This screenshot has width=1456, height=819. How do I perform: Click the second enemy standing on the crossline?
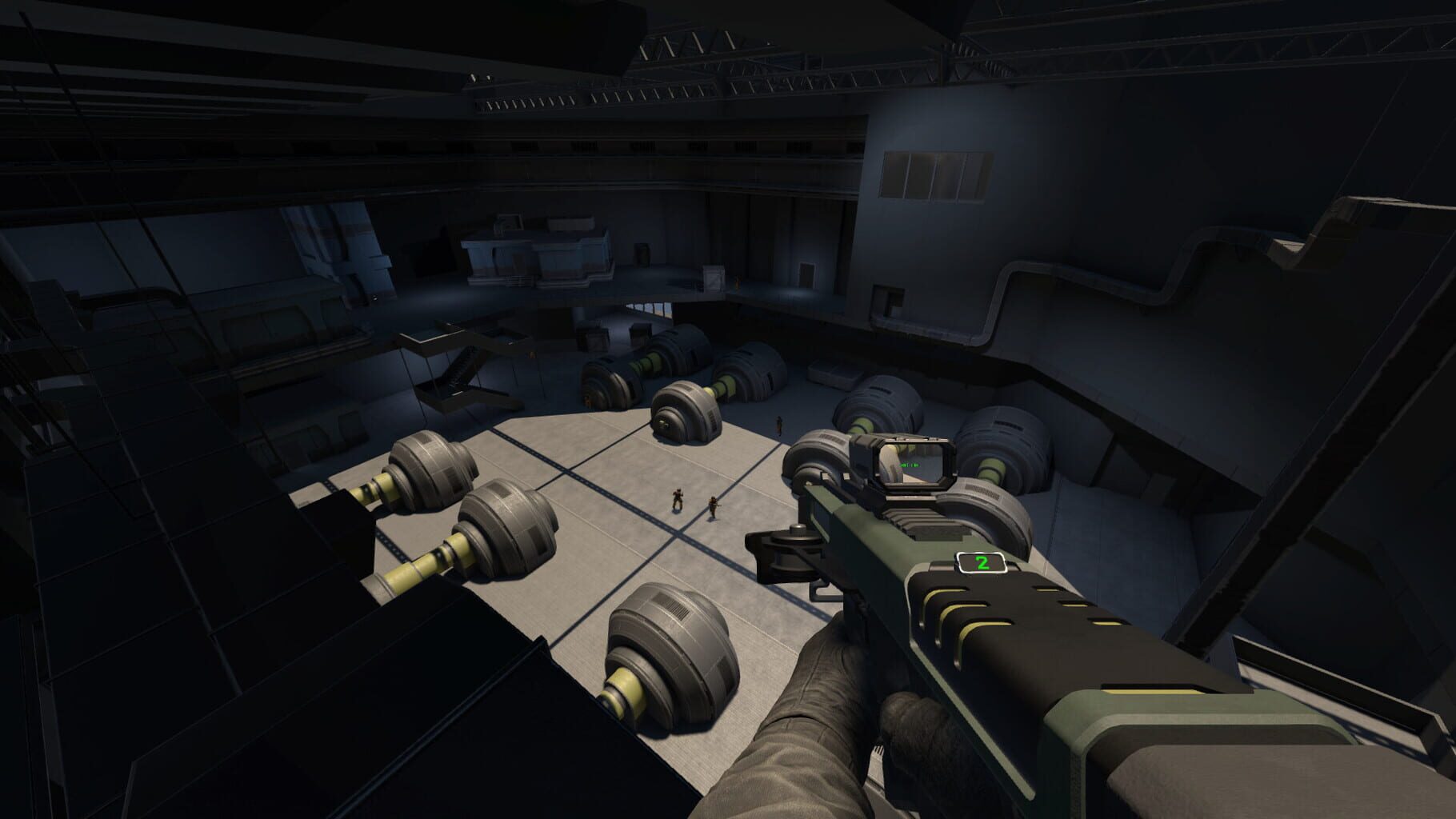coord(713,506)
